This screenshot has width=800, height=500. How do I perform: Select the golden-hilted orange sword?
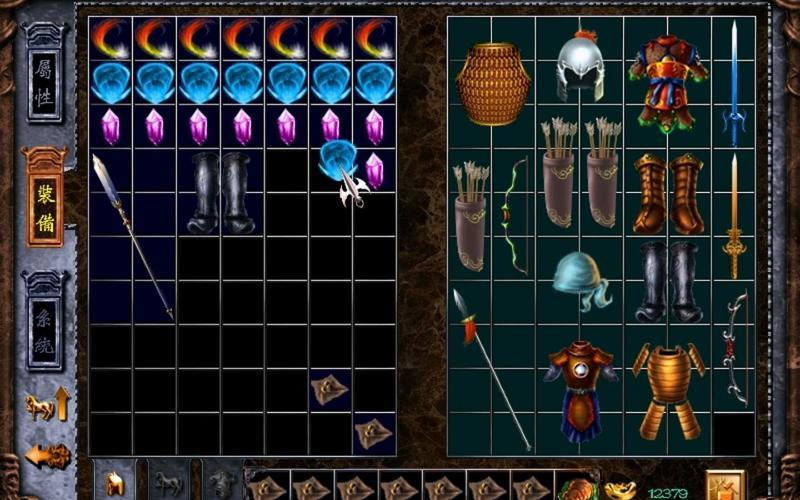(x=734, y=216)
